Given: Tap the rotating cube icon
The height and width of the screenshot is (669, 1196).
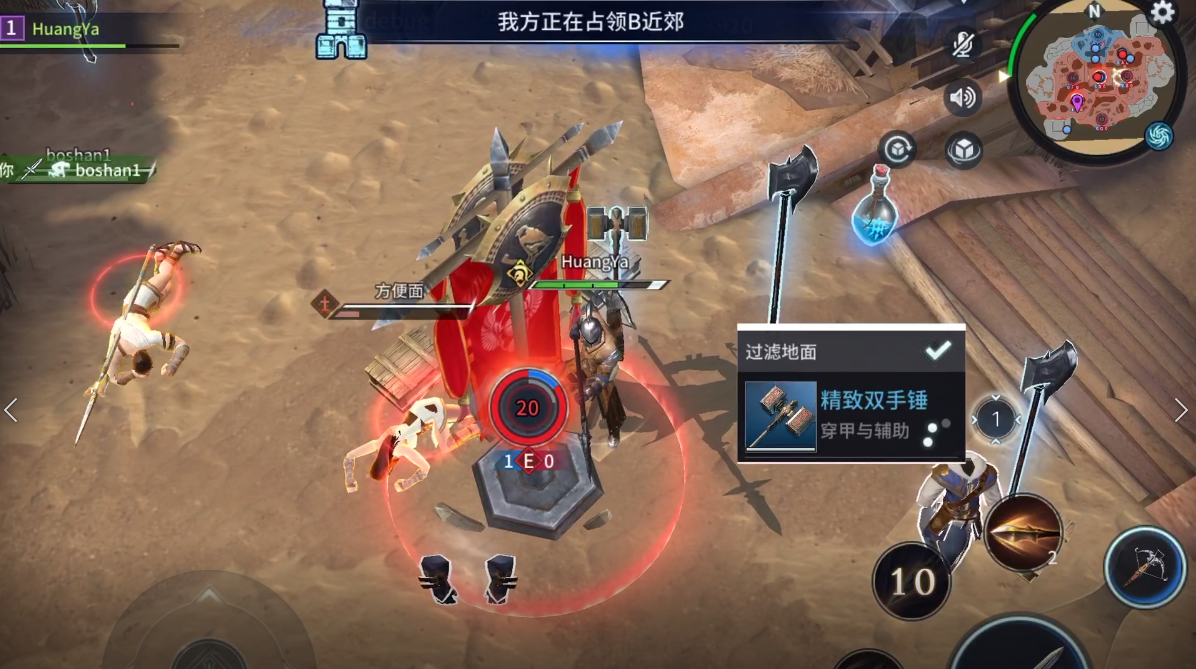Looking at the screenshot, I should point(897,150).
